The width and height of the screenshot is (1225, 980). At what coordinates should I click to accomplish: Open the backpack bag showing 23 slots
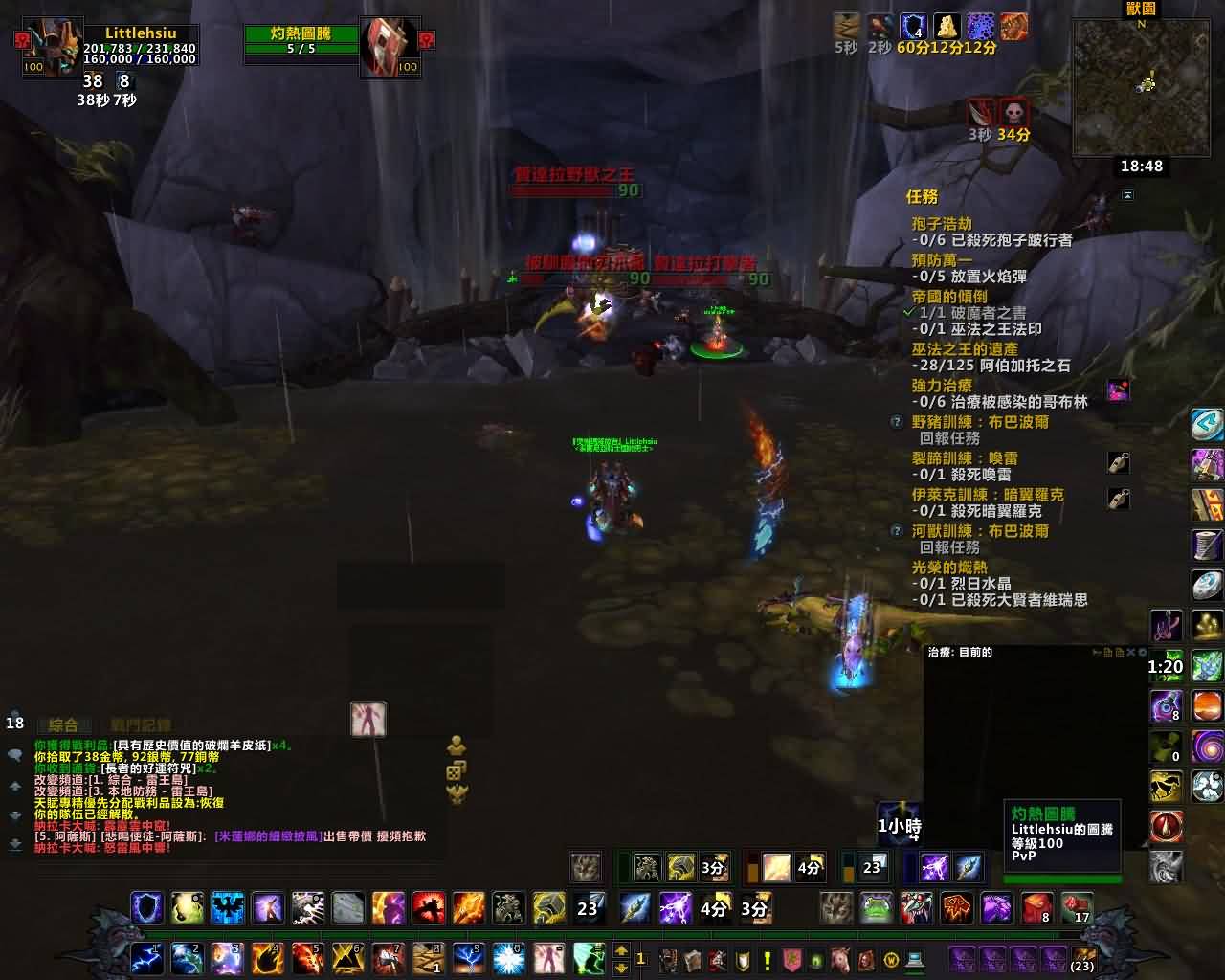tap(1083, 959)
